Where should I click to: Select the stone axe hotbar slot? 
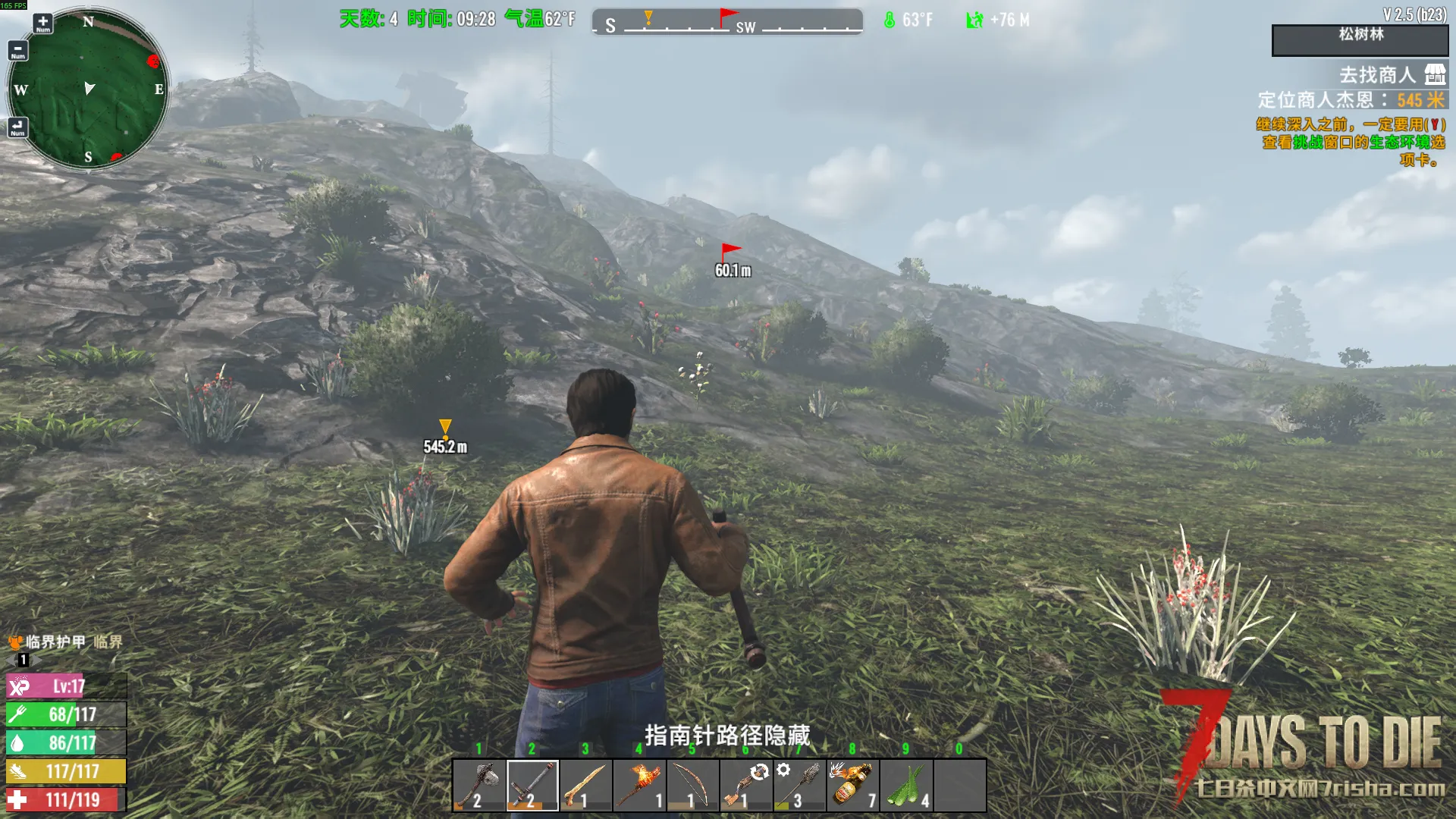[x=479, y=786]
